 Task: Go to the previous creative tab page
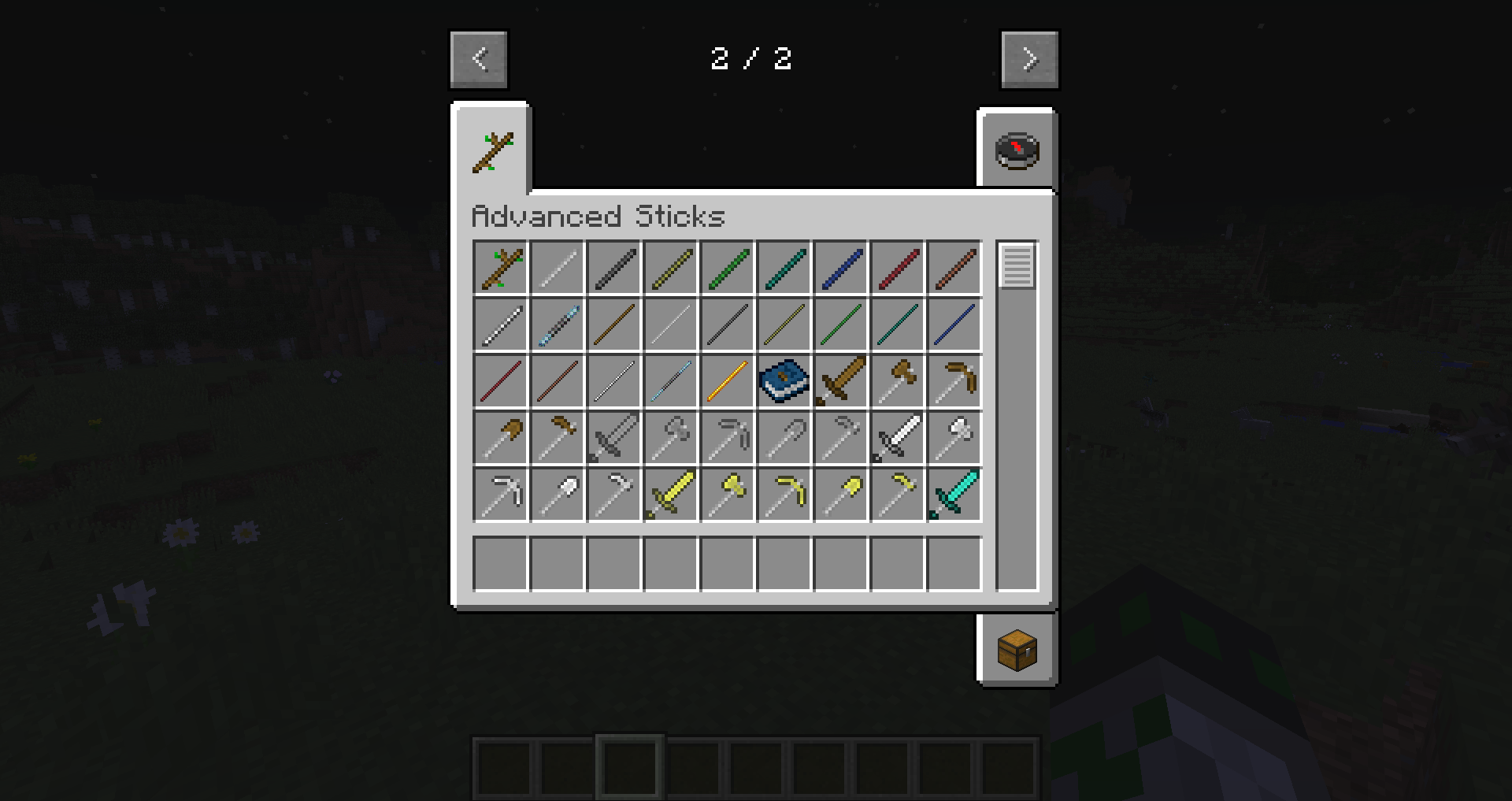point(479,59)
